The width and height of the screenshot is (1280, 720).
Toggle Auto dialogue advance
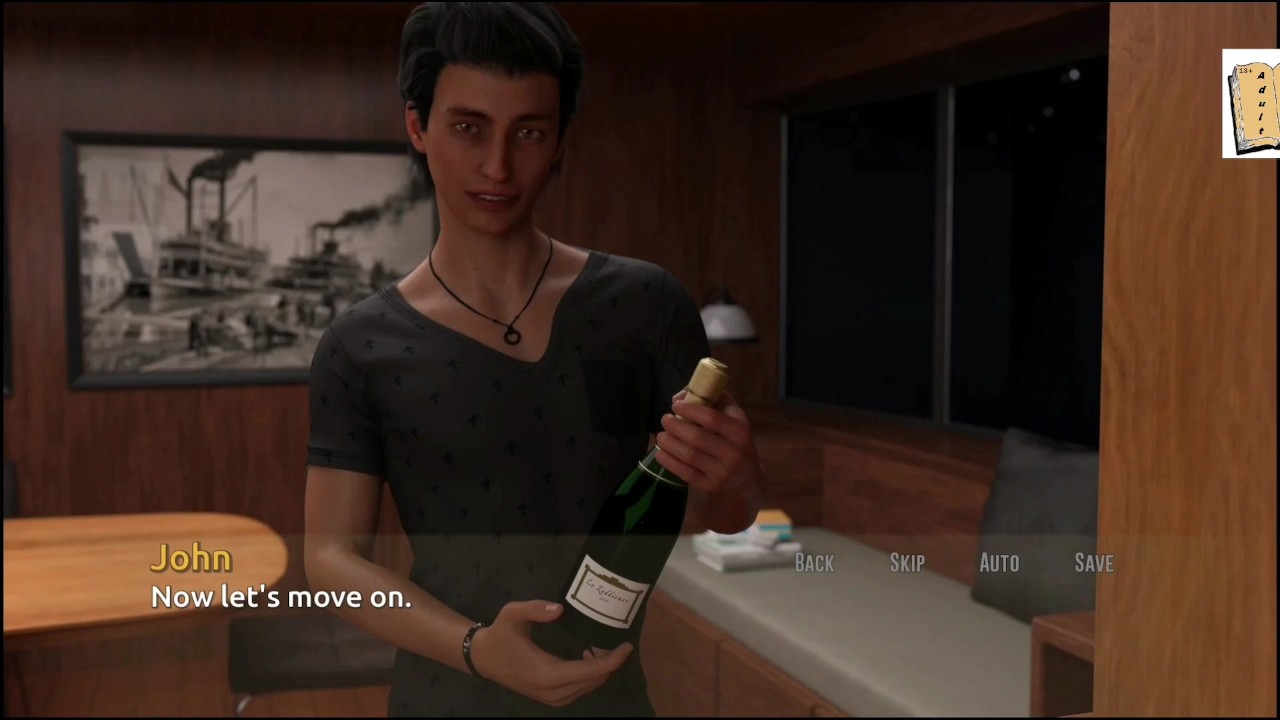click(999, 563)
